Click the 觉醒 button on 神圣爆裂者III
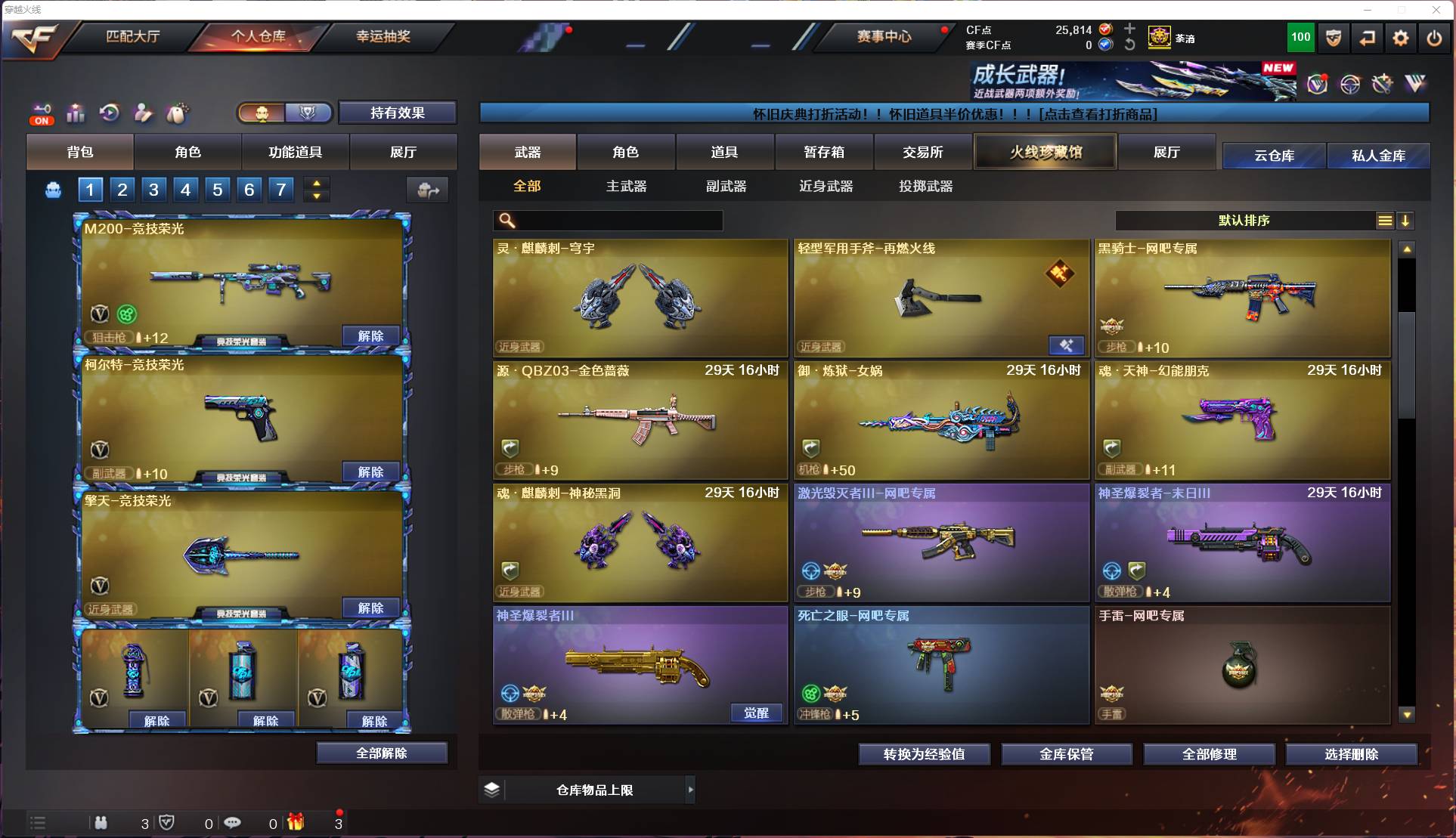Screen dimensions: 1456x838 755,713
